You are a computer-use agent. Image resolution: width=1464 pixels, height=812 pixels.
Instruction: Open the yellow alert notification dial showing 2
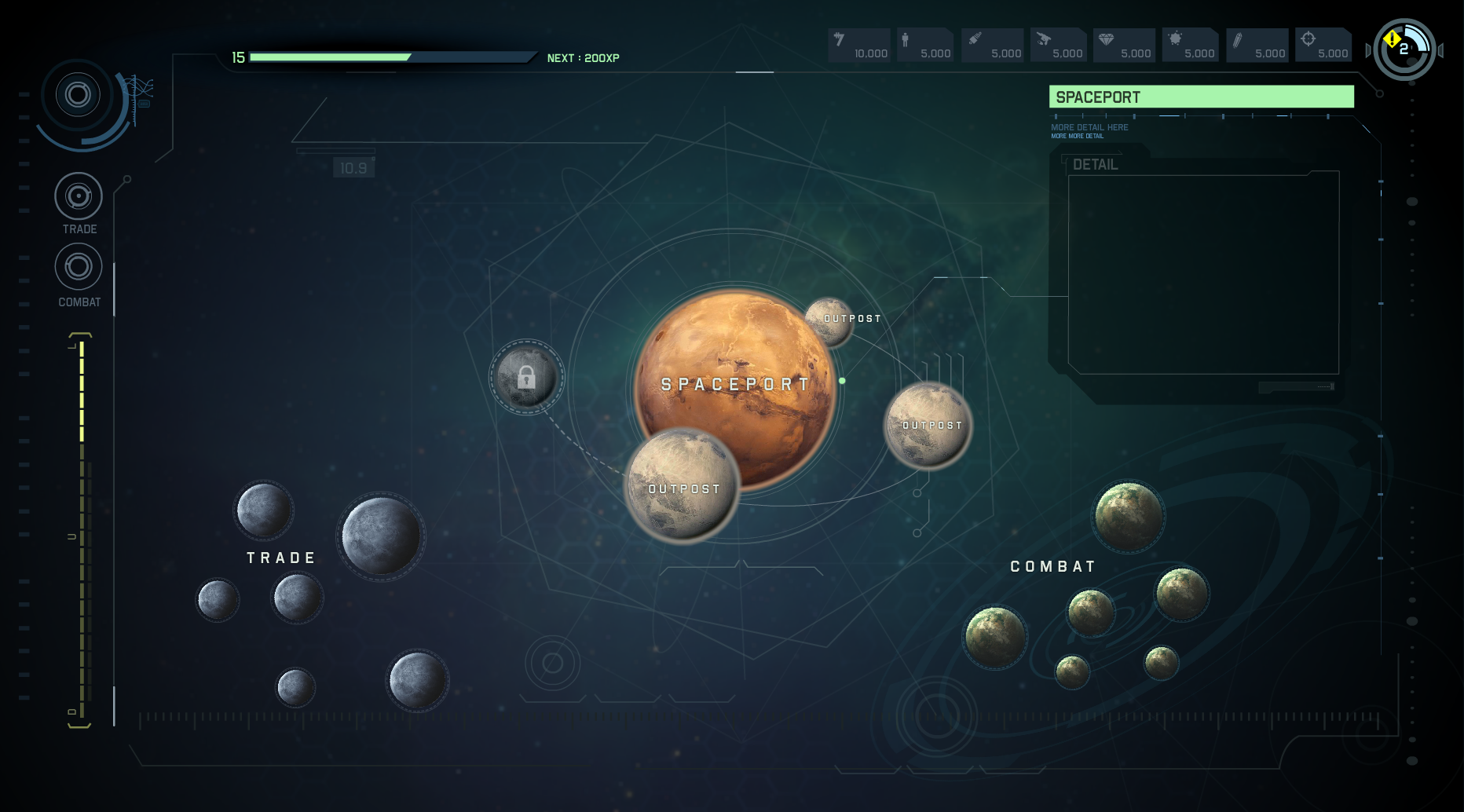click(x=1404, y=49)
